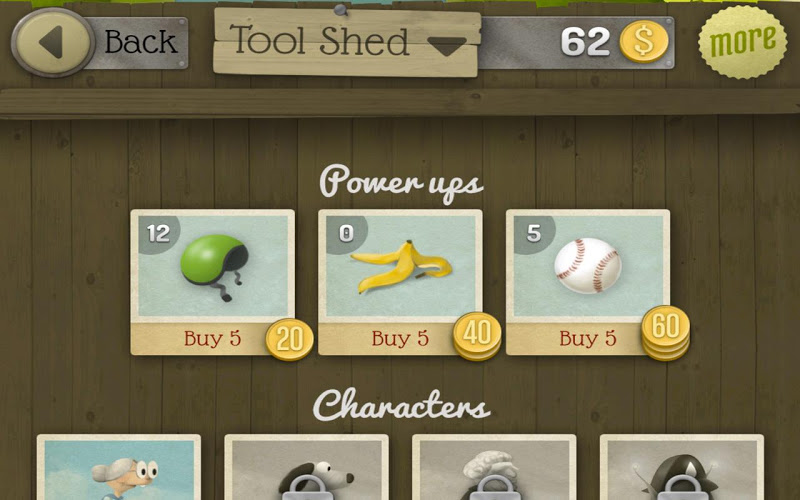The image size is (800, 500).
Task: Tap the green more bottle cap
Action: 742,42
